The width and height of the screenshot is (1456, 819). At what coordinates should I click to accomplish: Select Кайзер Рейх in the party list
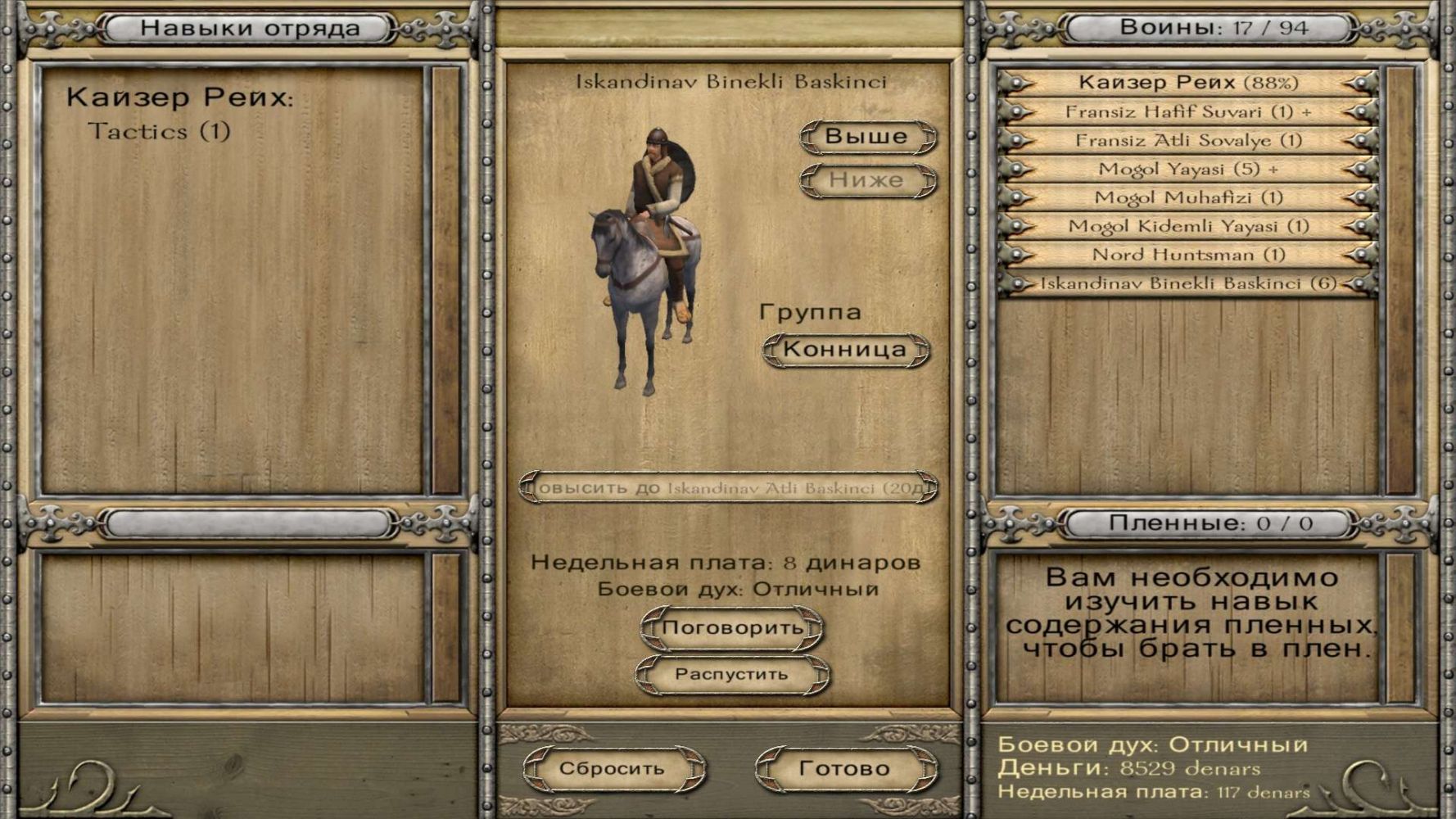(x=1187, y=83)
